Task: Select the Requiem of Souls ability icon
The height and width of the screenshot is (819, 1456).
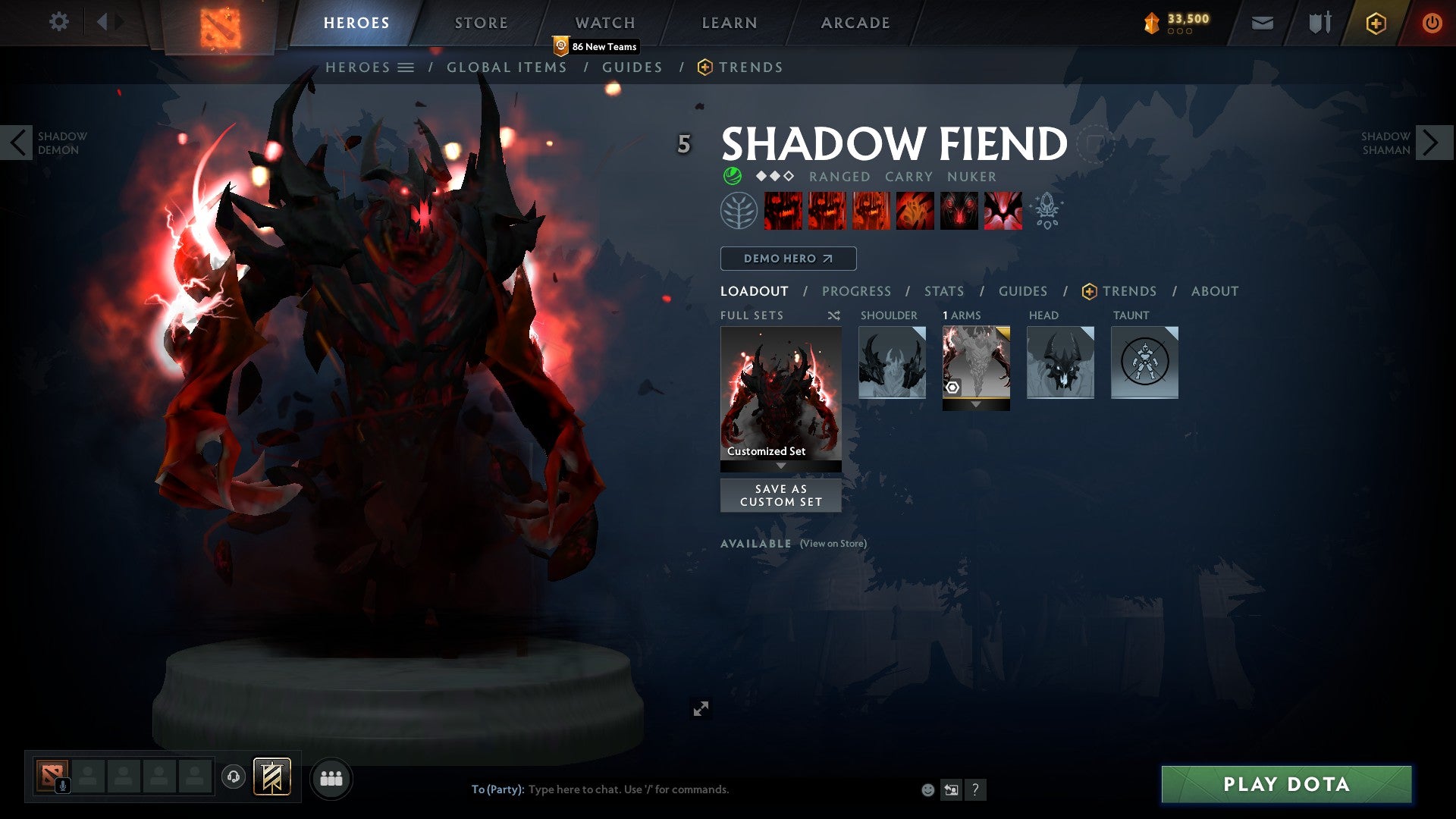Action: coord(1003,210)
